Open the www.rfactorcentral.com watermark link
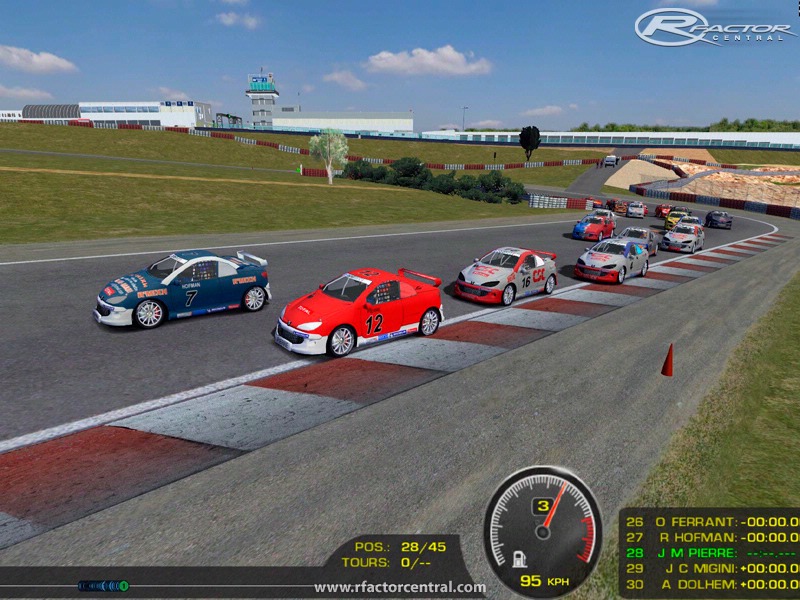The width and height of the screenshot is (800, 600). click(400, 588)
